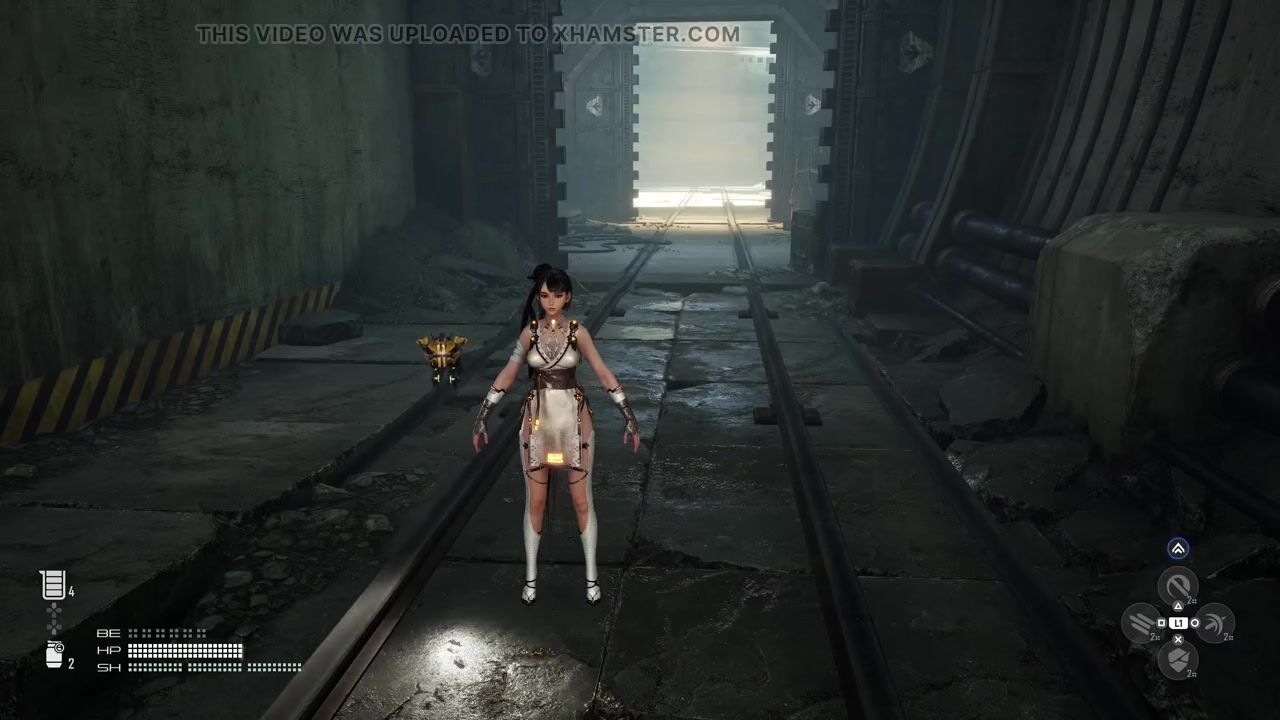Select the grenade item icon
The width and height of the screenshot is (1280, 720).
click(x=55, y=655)
